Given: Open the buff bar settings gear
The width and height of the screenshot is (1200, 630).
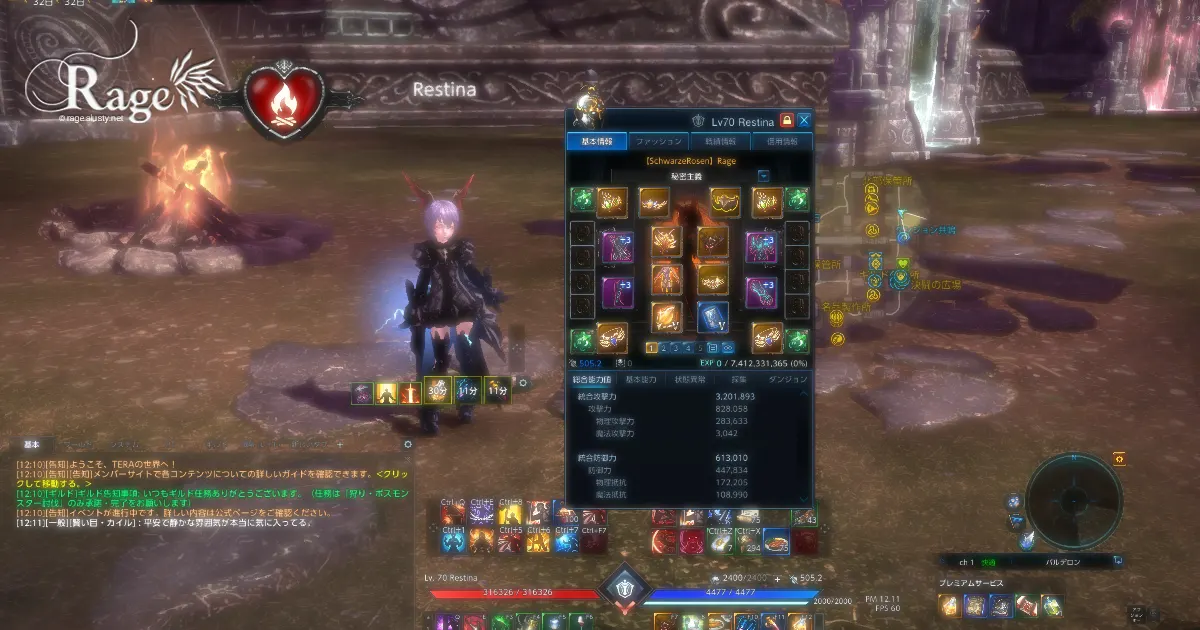Looking at the screenshot, I should pyautogui.click(x=523, y=383).
